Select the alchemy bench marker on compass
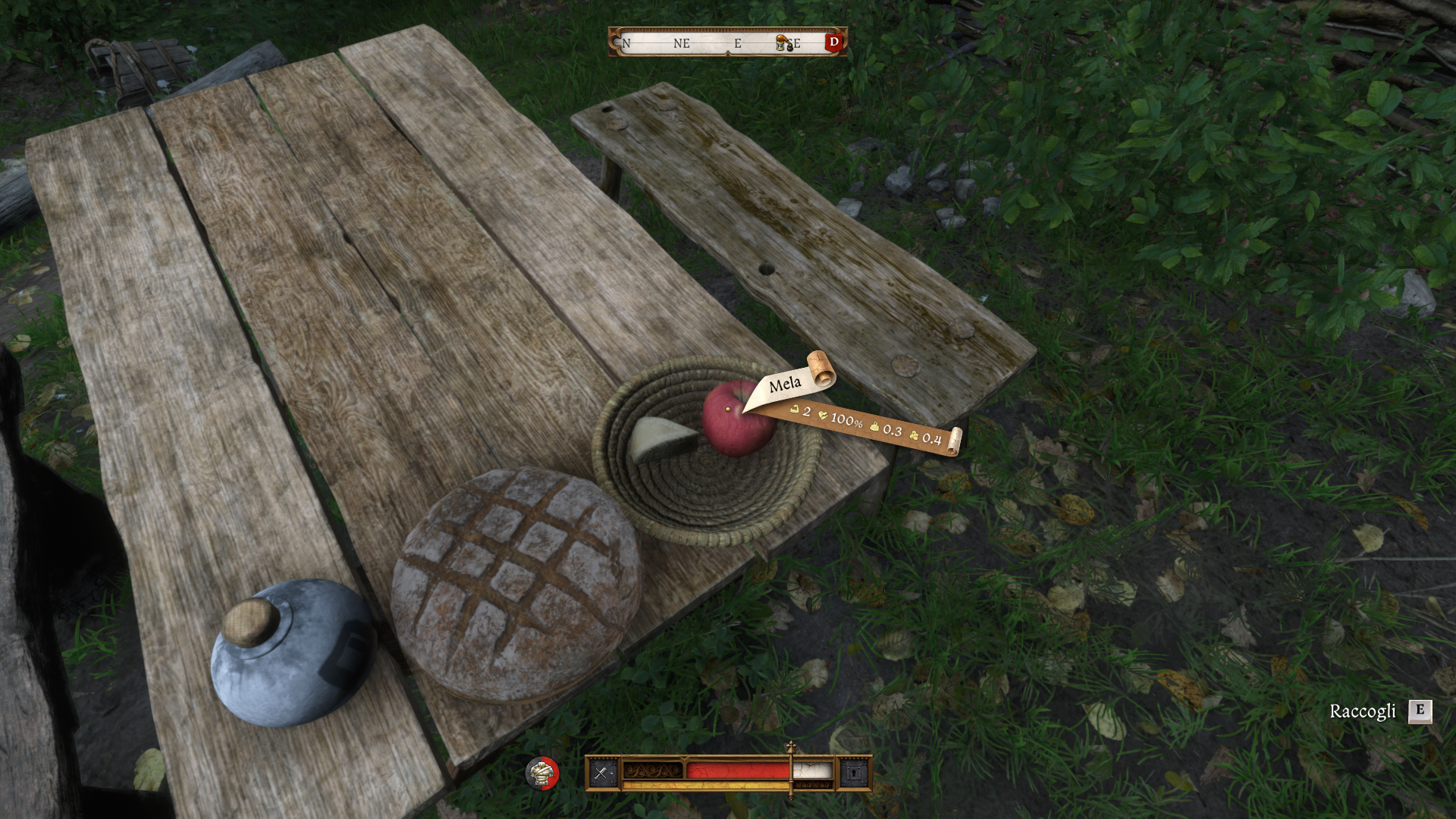The height and width of the screenshot is (819, 1456). coord(784,43)
